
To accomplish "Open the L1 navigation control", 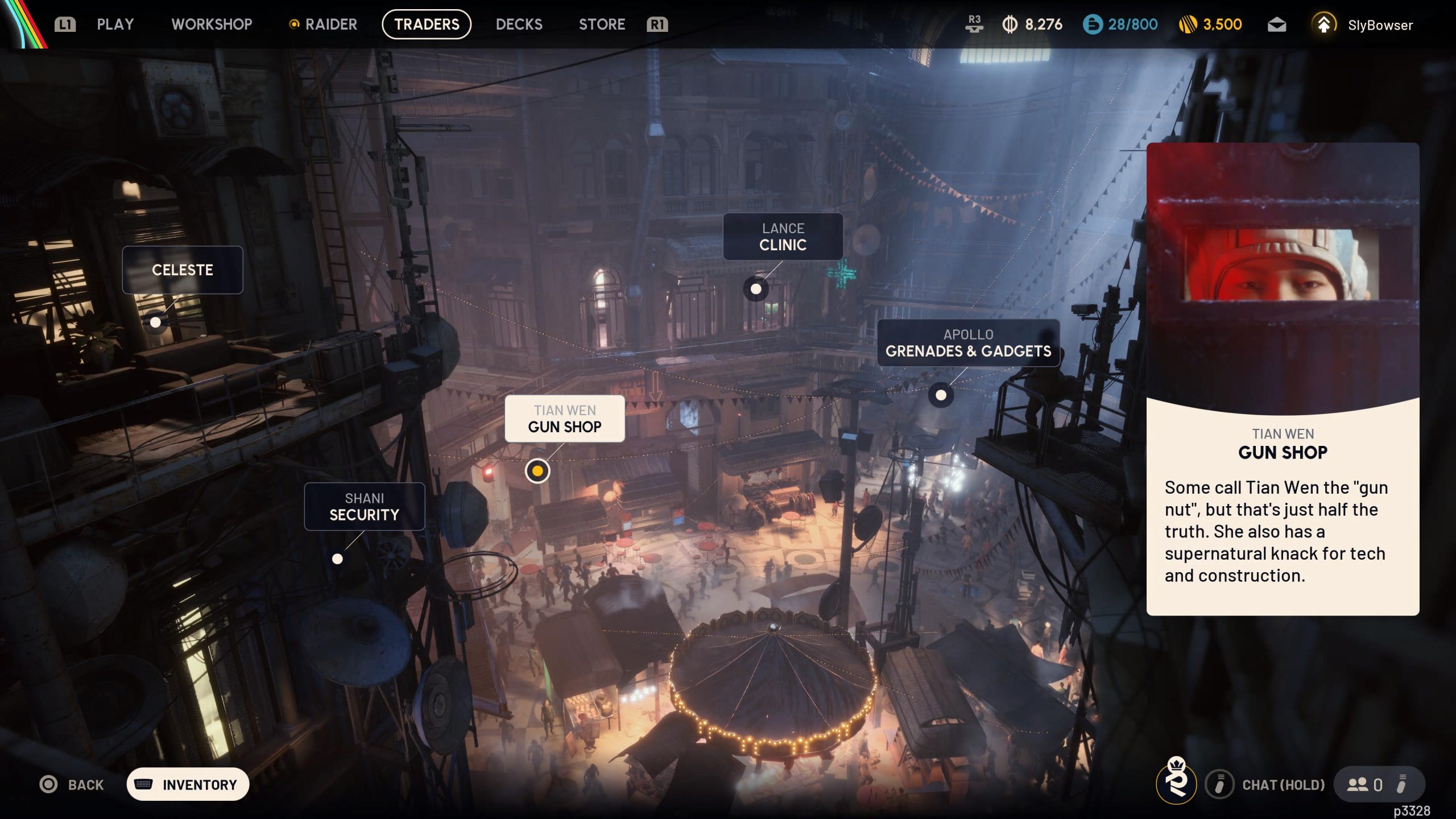I will [x=64, y=24].
